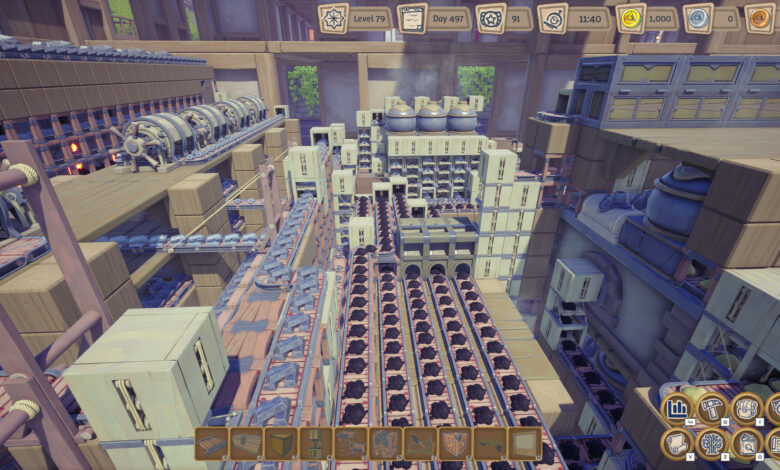This screenshot has height=470, width=780.
Task: Open the hammer build menu
Action: tap(712, 408)
